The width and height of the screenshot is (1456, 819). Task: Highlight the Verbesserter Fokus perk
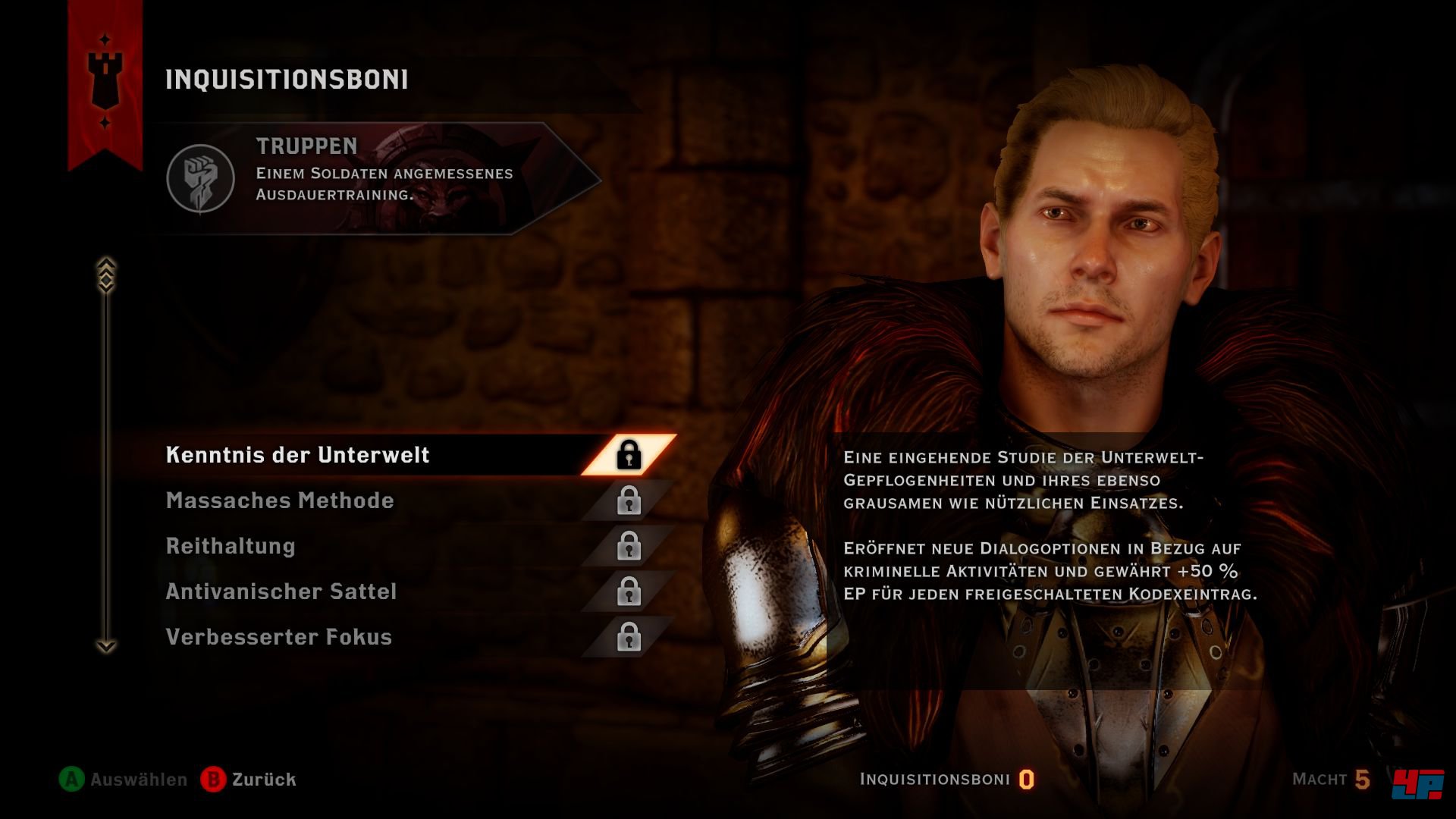[279, 637]
